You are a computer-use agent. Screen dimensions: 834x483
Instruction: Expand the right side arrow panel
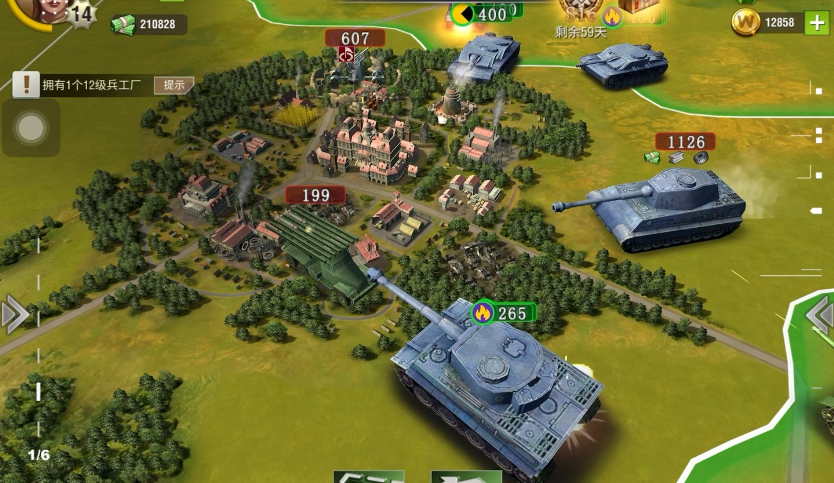point(820,316)
